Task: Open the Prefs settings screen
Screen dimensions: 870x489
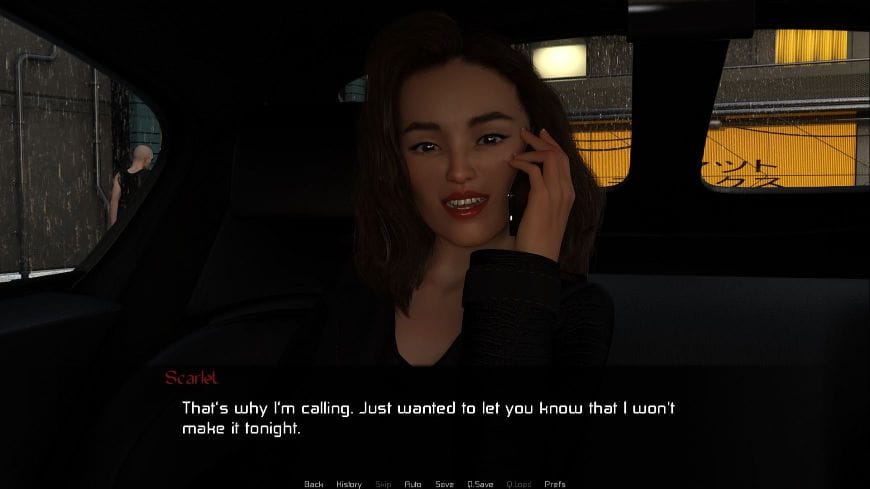Action: coord(555,484)
